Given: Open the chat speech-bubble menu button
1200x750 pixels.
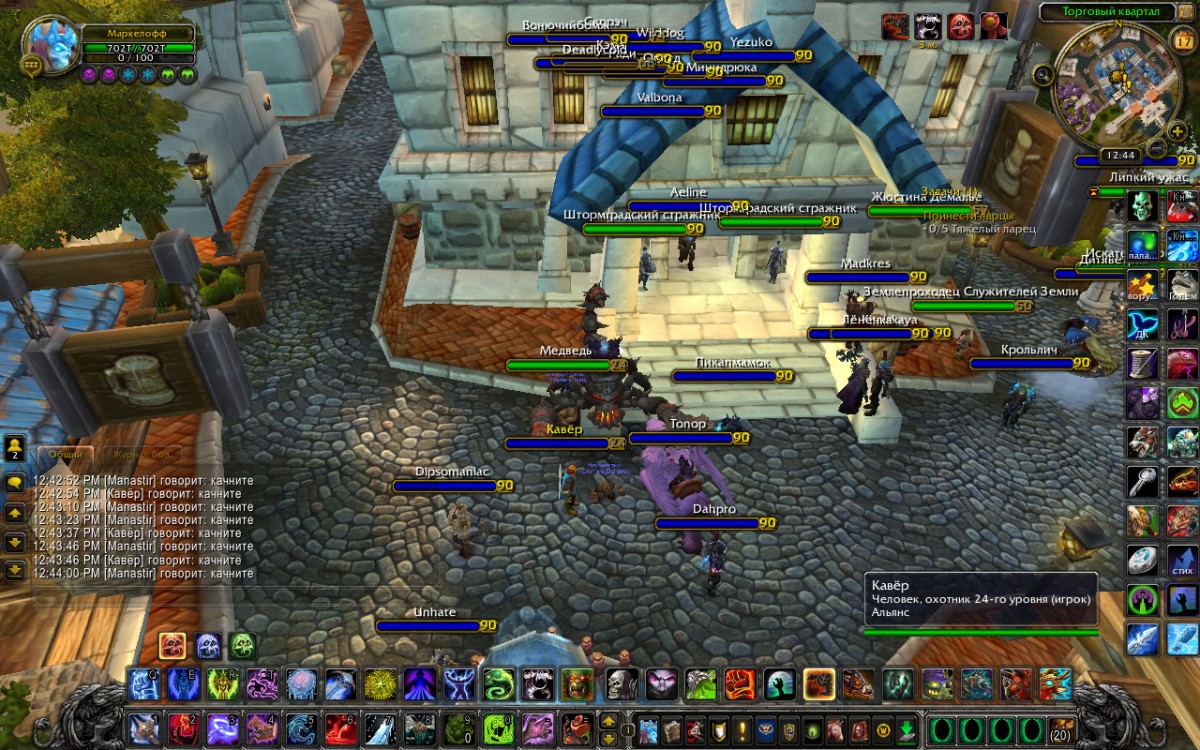Looking at the screenshot, I should pyautogui.click(x=15, y=482).
